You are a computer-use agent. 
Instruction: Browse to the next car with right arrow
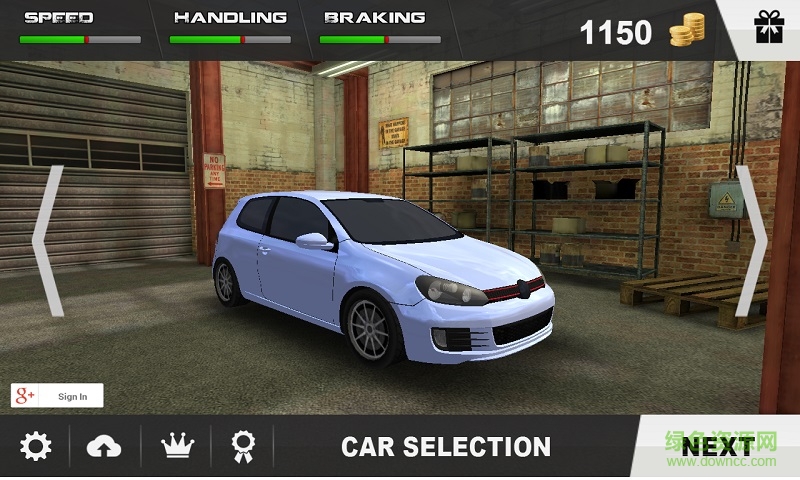pyautogui.click(x=751, y=241)
